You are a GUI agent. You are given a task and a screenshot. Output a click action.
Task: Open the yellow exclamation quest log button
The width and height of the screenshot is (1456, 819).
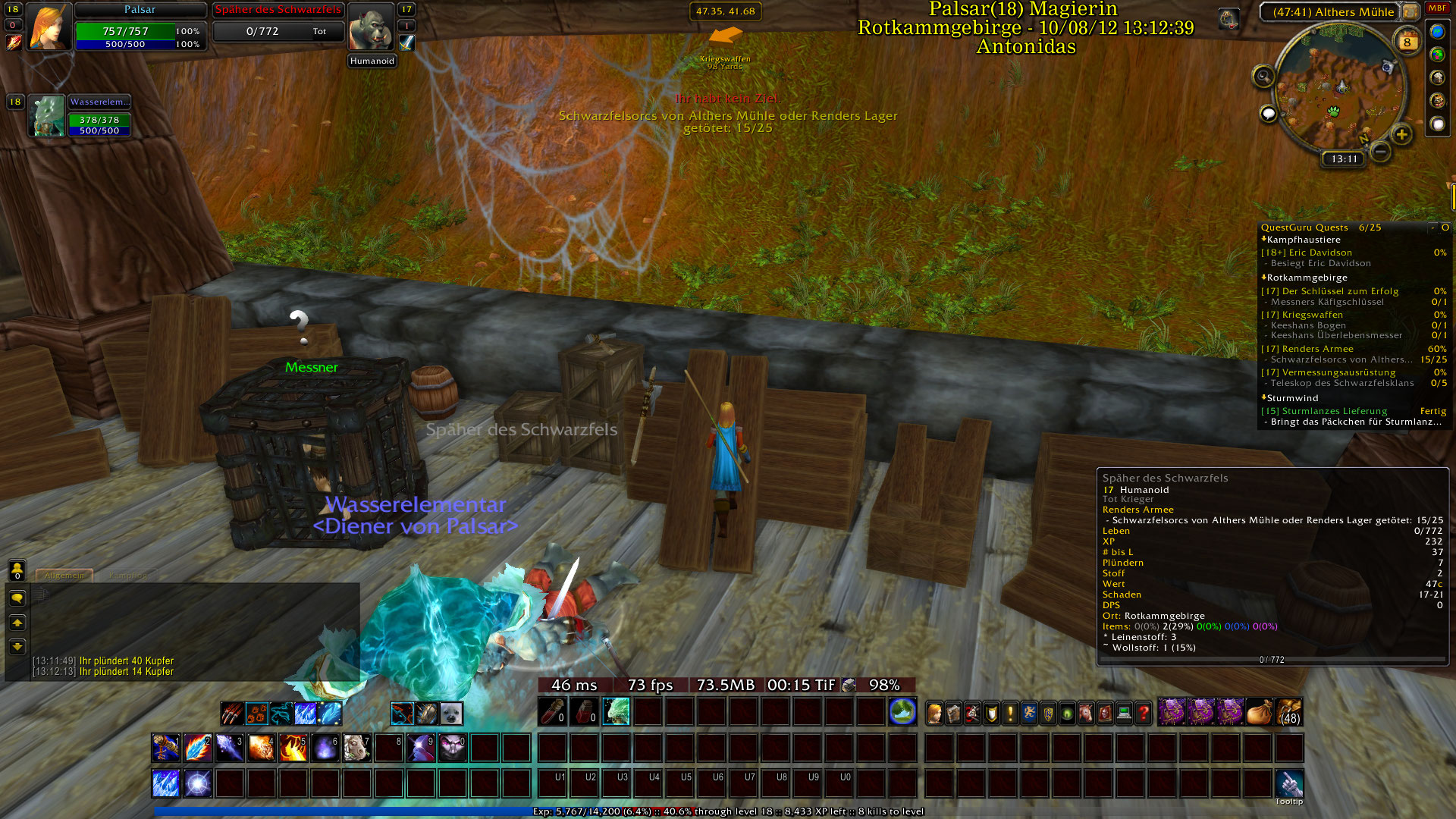(x=1010, y=713)
